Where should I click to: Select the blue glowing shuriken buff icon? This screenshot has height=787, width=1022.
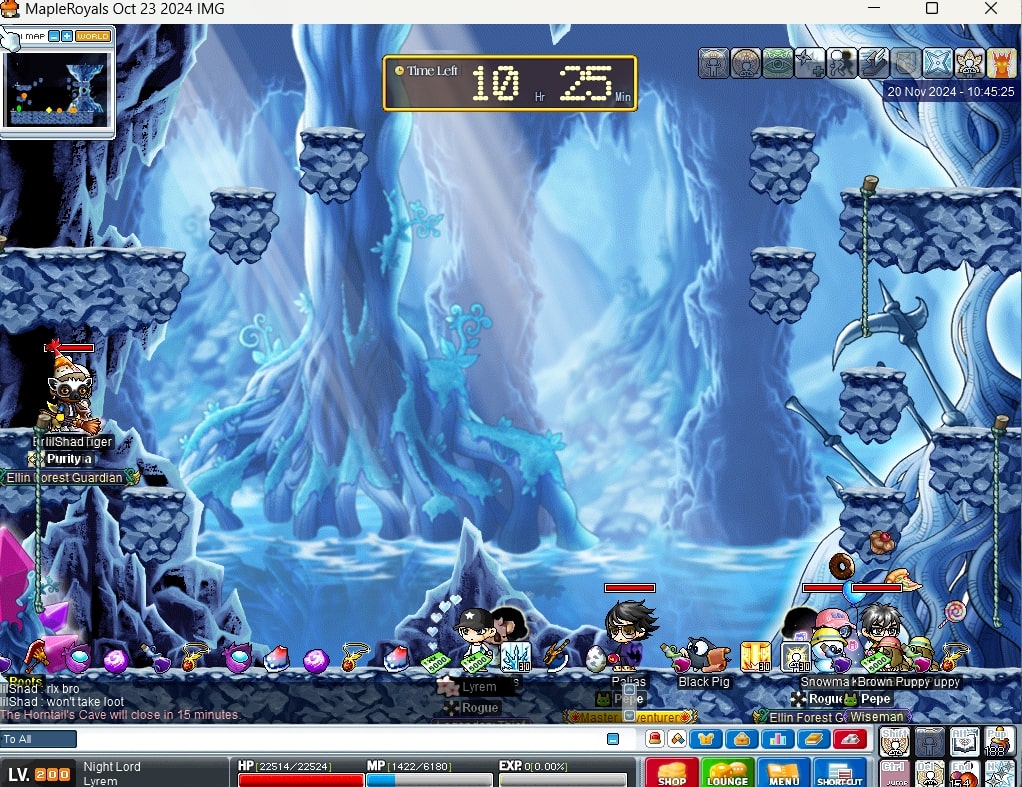click(937, 63)
